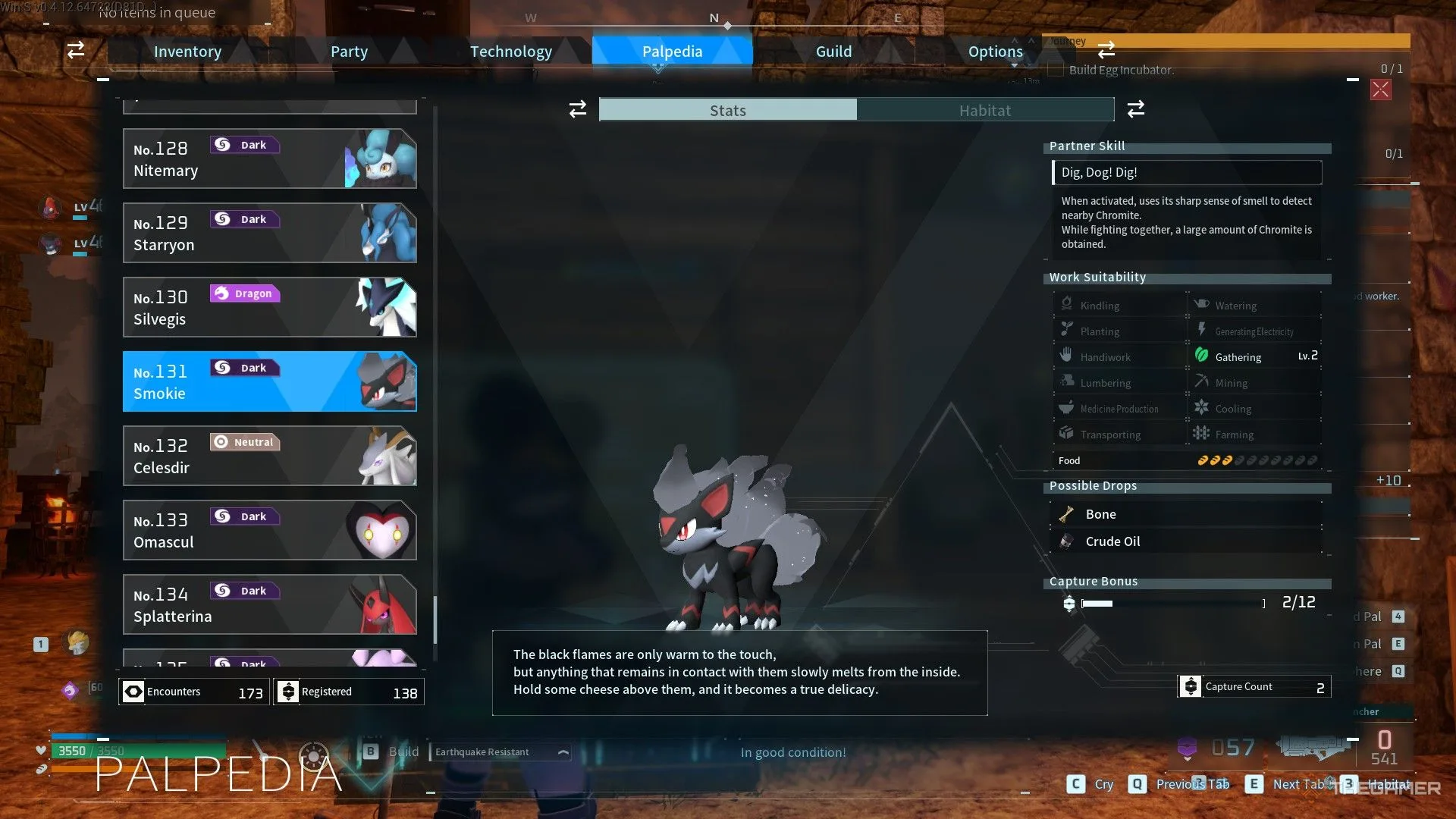Select the Palpedia tab
Screen dimensions: 1456x819
coord(672,52)
